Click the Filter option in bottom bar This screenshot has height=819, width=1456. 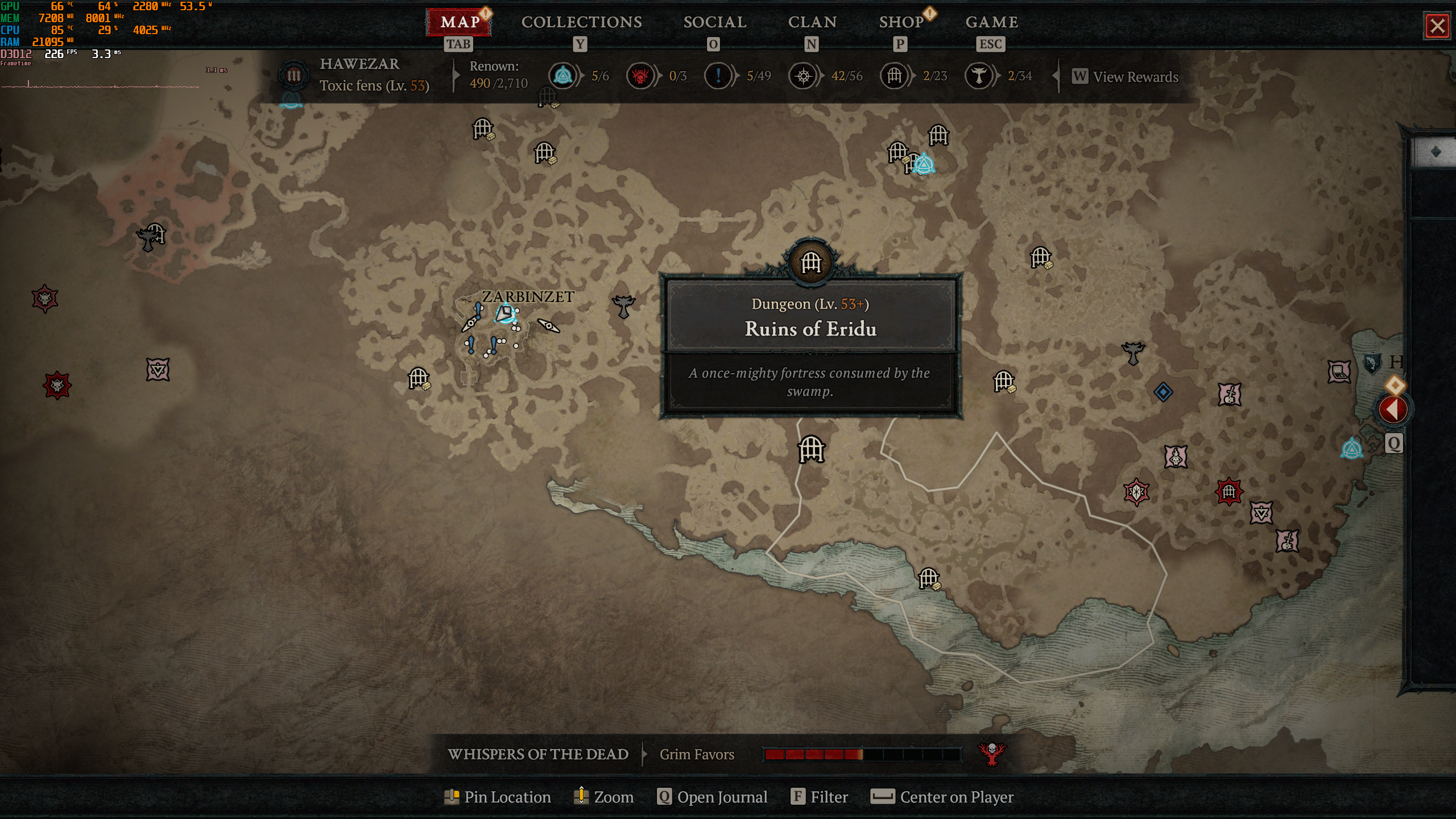pos(820,797)
